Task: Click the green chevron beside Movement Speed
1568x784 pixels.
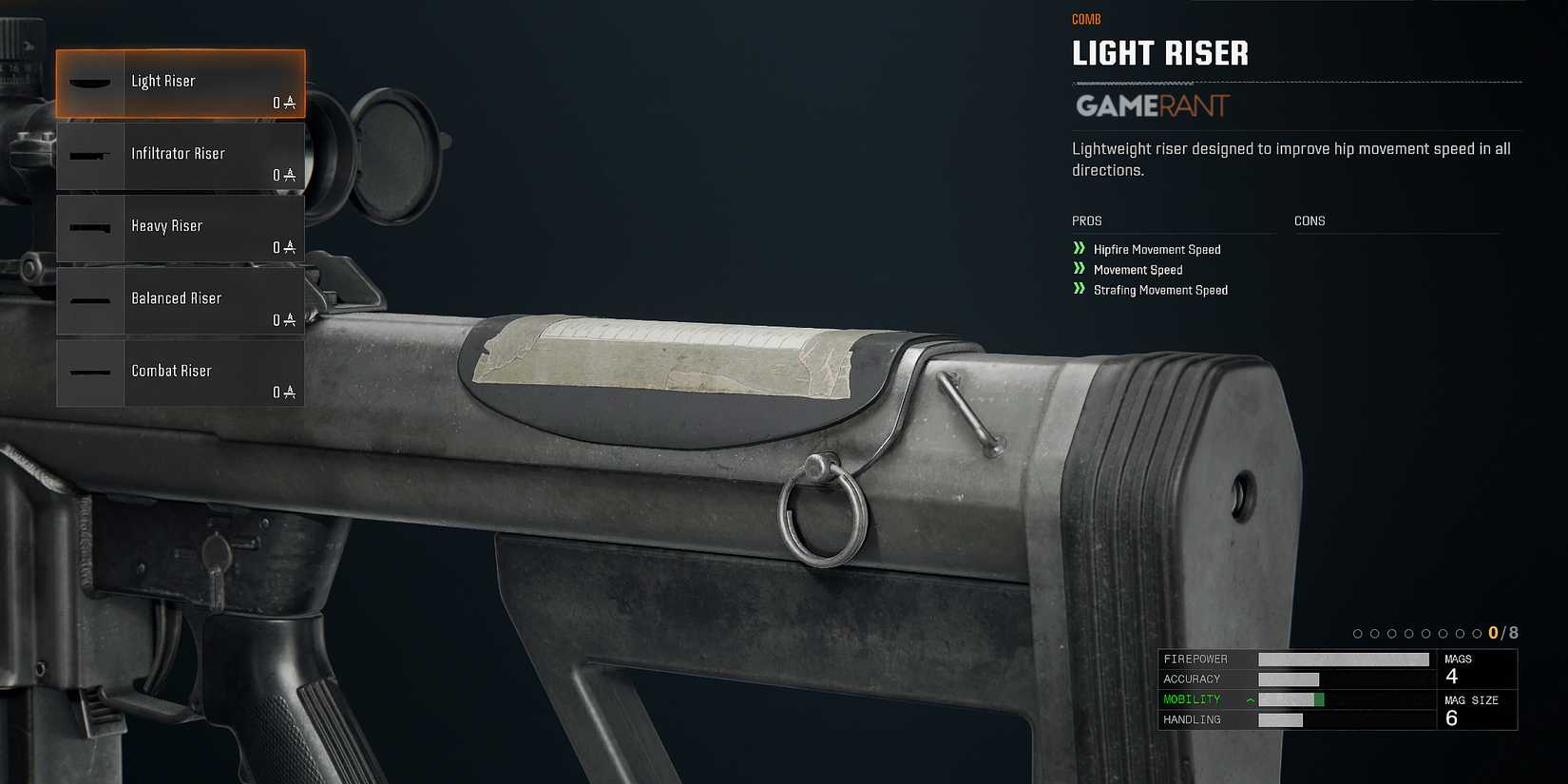Action: click(x=1079, y=269)
